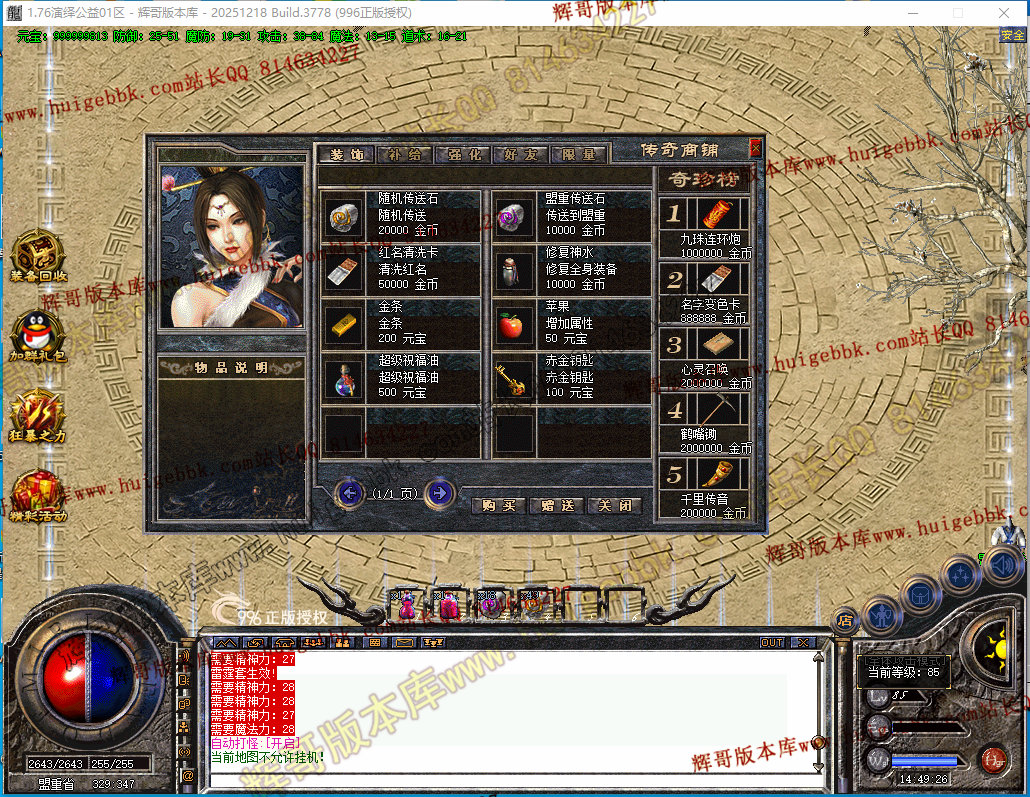Screen dimensions: 1030x797
Task: Click the 购买 buy button
Action: coord(498,506)
